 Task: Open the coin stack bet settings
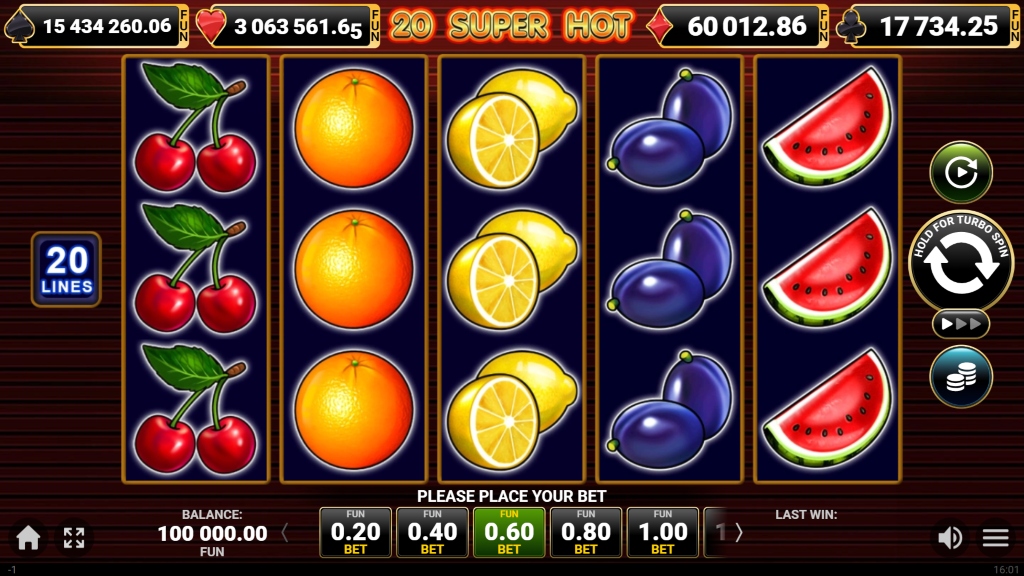click(960, 377)
